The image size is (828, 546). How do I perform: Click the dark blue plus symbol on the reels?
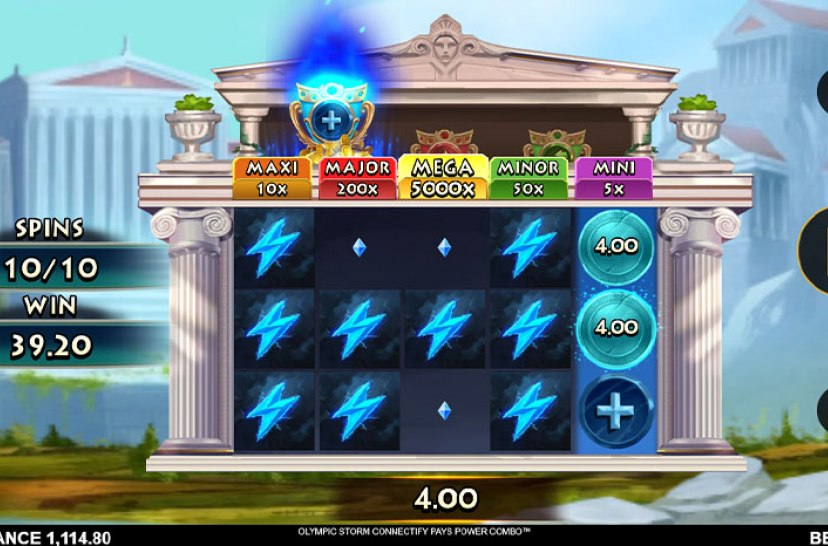coord(617,410)
